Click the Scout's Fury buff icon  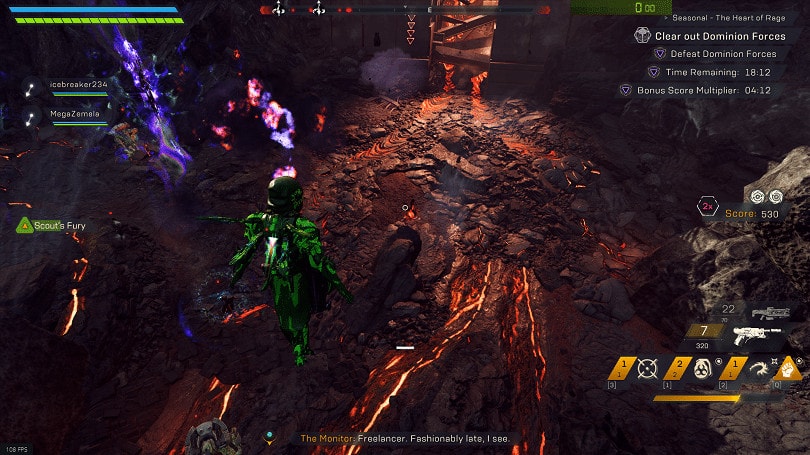[x=23, y=226]
